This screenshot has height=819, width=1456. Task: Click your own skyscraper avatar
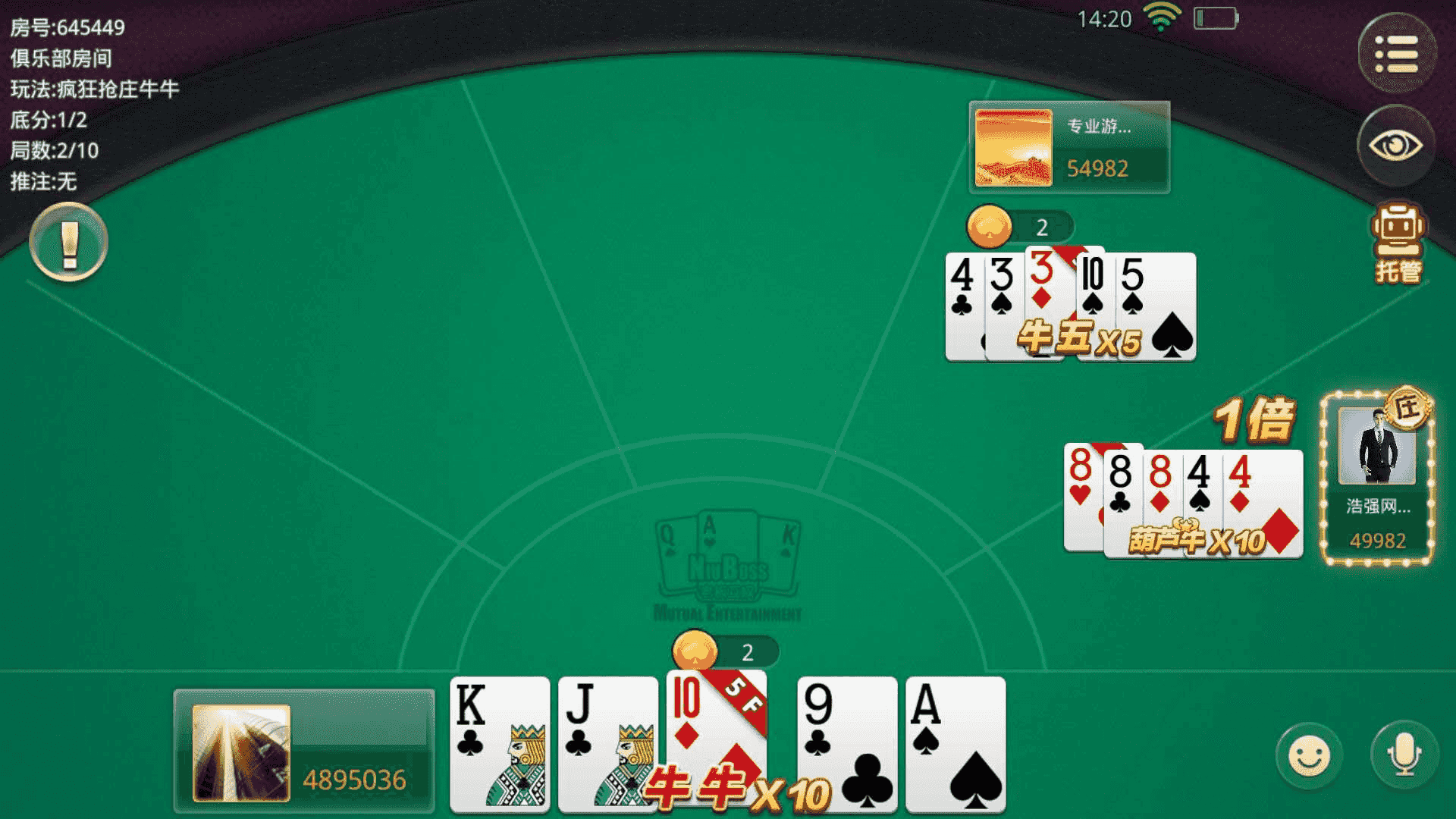[x=241, y=753]
